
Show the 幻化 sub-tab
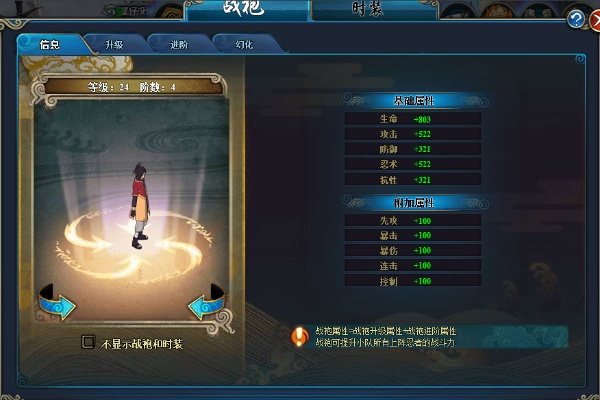click(x=245, y=44)
